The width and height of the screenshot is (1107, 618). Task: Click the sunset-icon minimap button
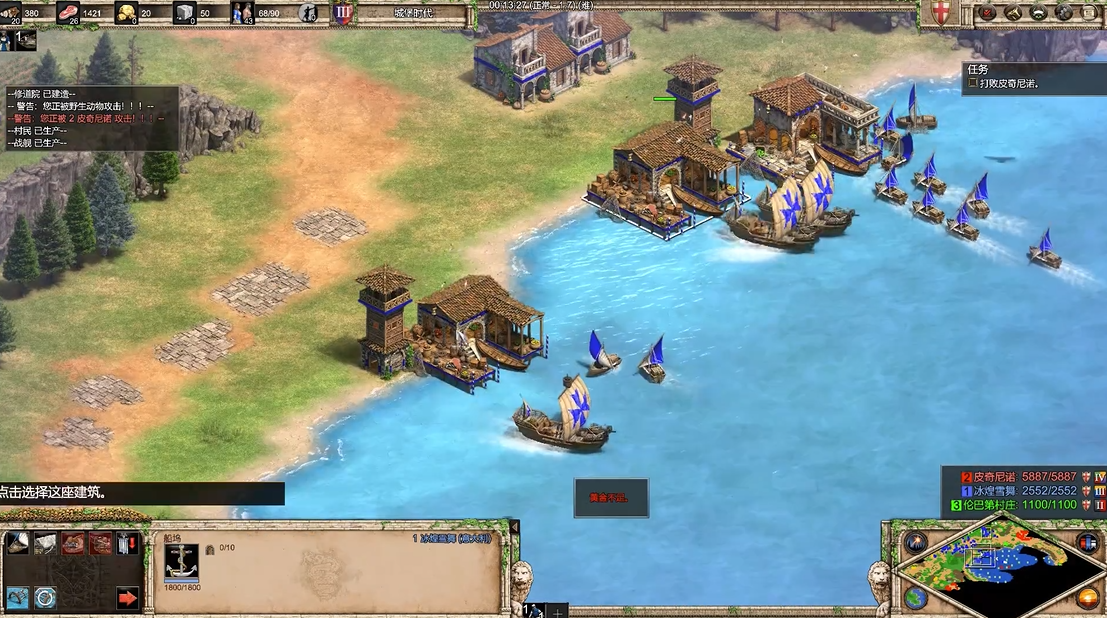[x=1088, y=597]
